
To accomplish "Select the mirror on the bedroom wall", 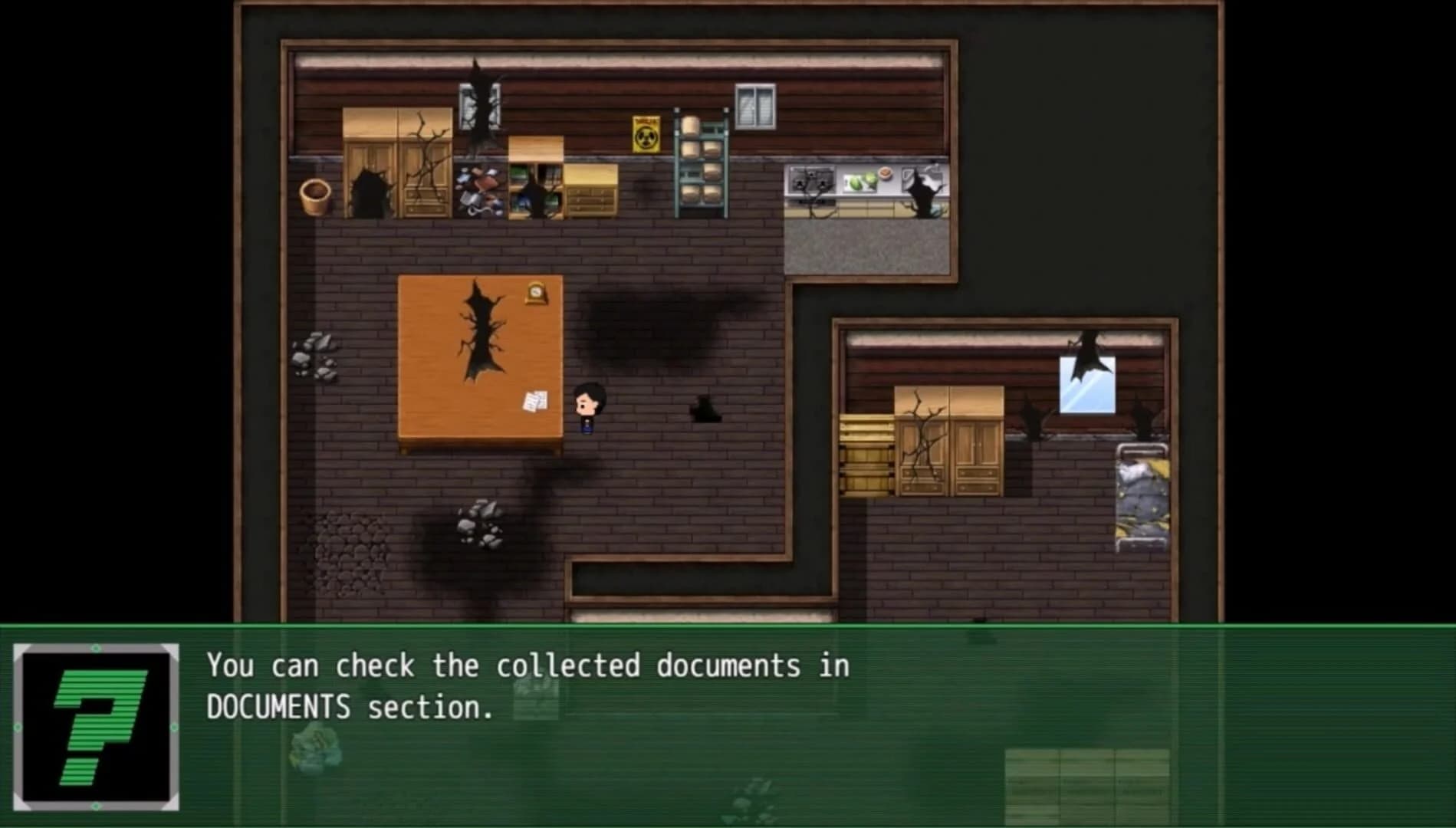I will 1086,384.
